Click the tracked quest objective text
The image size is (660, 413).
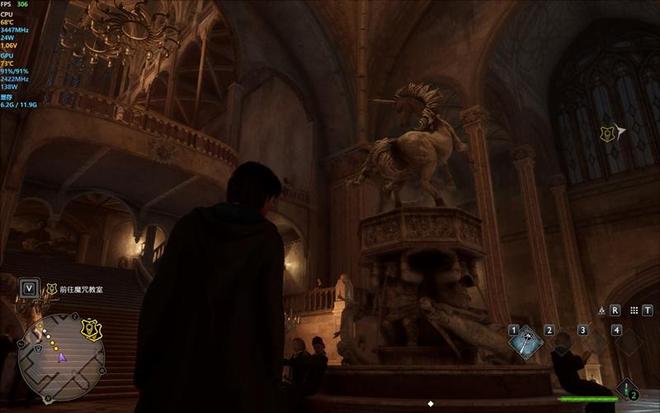[82, 289]
